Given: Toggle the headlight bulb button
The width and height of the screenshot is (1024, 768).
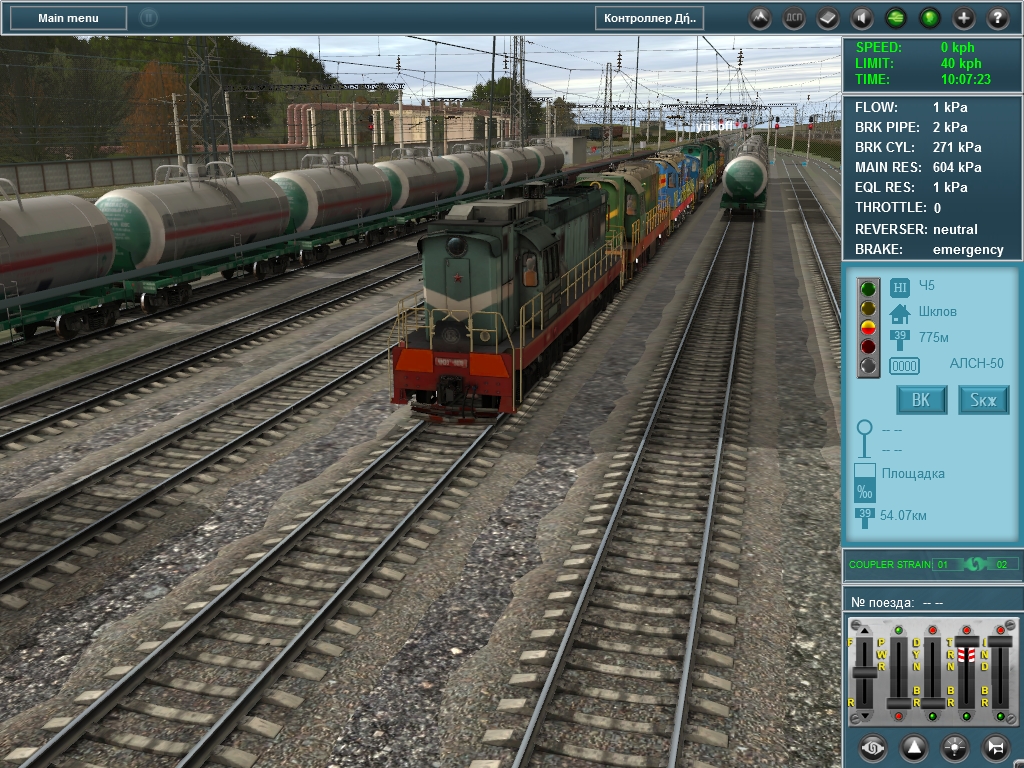Looking at the screenshot, I should coord(954,747).
